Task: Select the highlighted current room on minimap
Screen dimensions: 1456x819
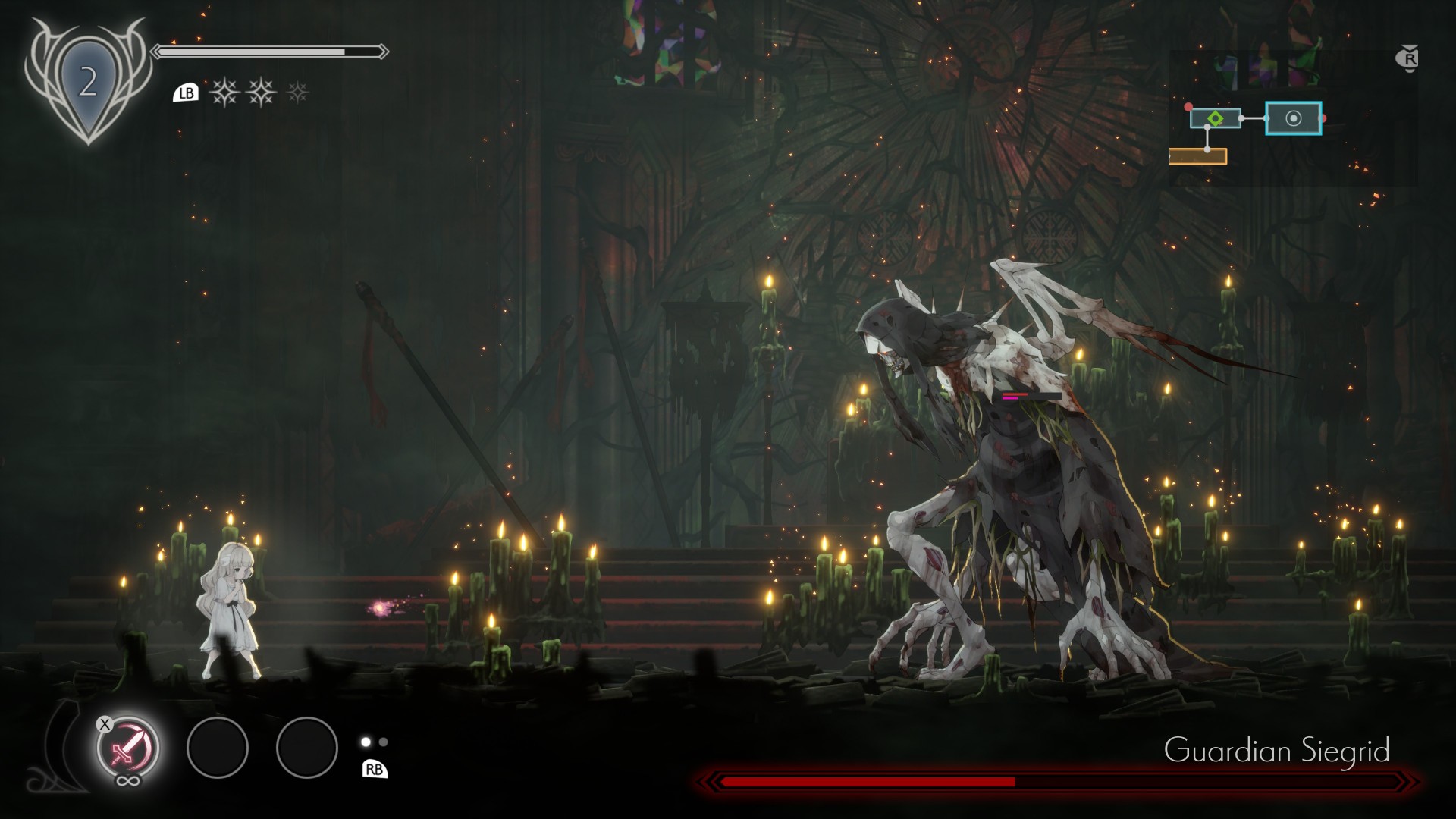Action: [1293, 118]
